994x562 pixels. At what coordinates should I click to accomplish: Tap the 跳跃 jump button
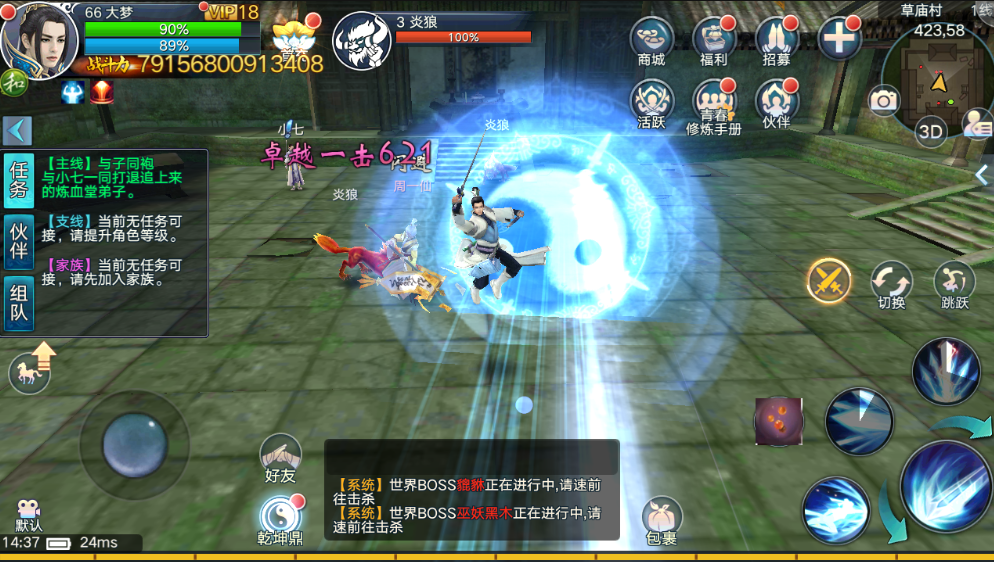point(954,283)
